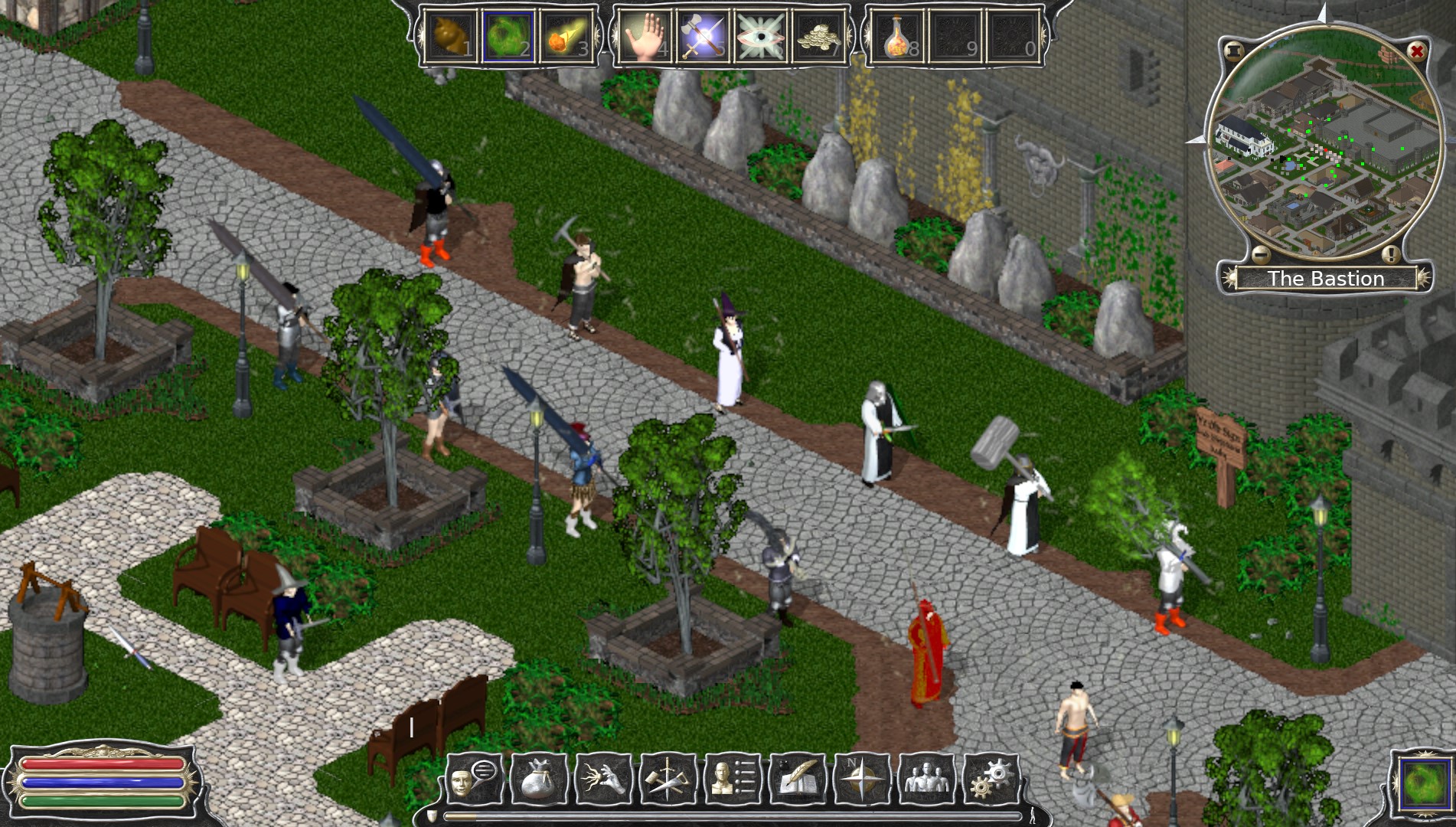Cast the fireball spell in slot 3

tap(567, 36)
